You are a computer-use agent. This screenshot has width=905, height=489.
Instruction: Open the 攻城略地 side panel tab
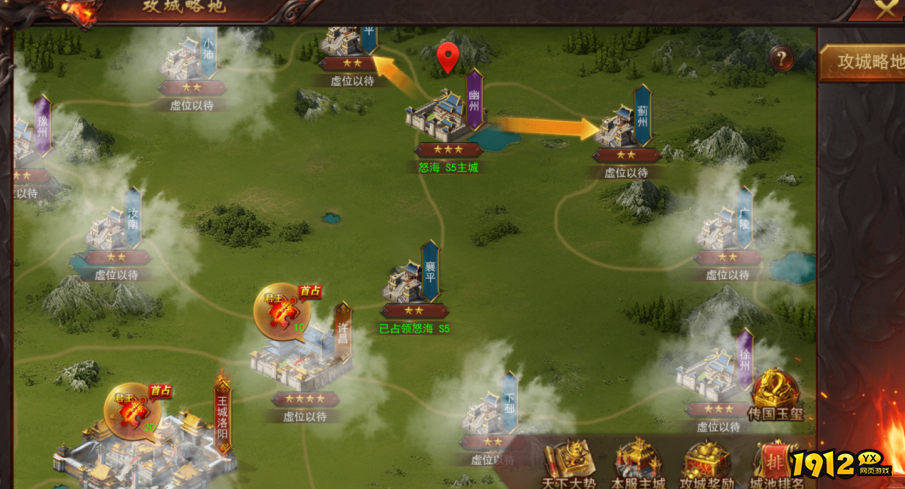coord(866,62)
